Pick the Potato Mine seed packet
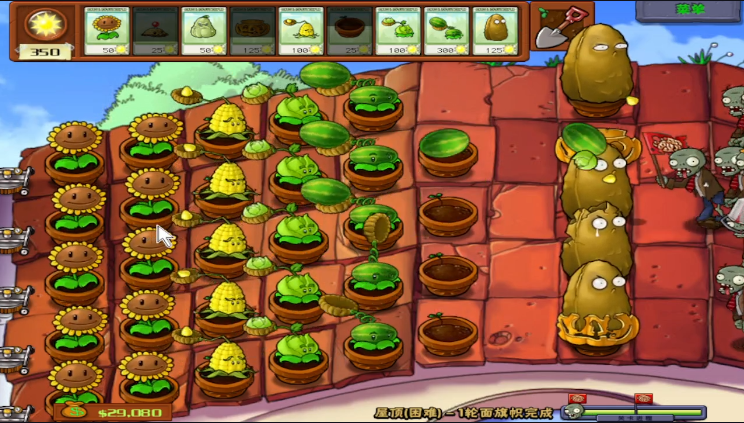 [156, 31]
